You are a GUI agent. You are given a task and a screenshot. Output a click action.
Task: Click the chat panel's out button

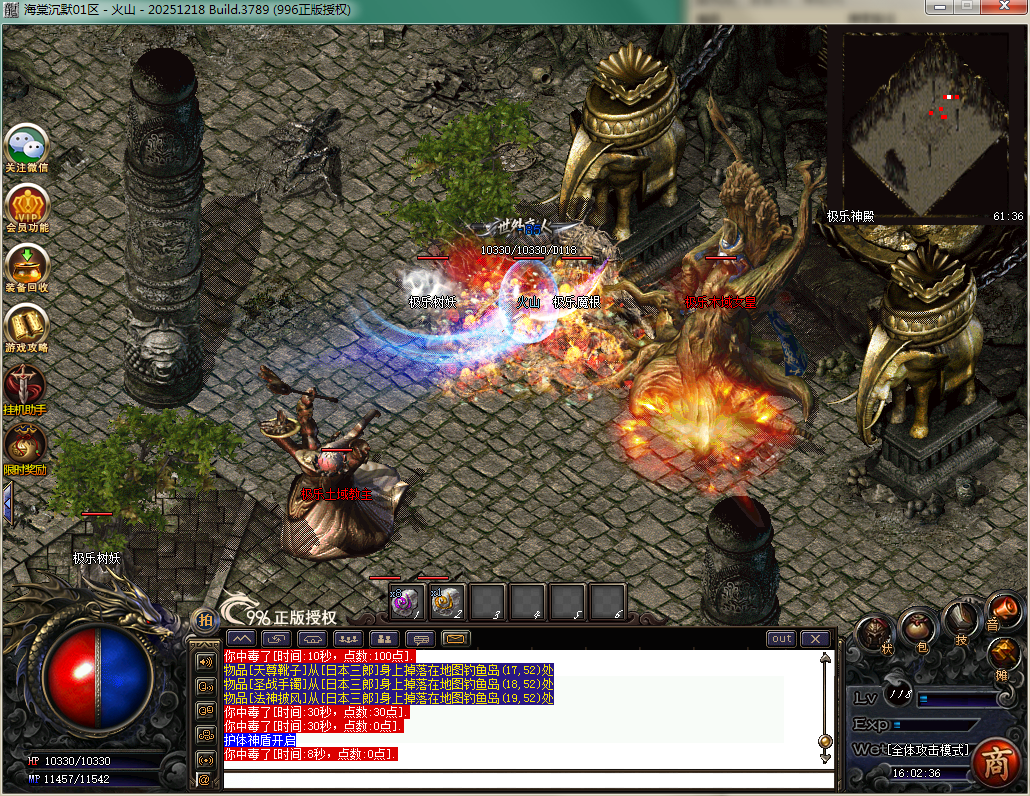click(782, 639)
